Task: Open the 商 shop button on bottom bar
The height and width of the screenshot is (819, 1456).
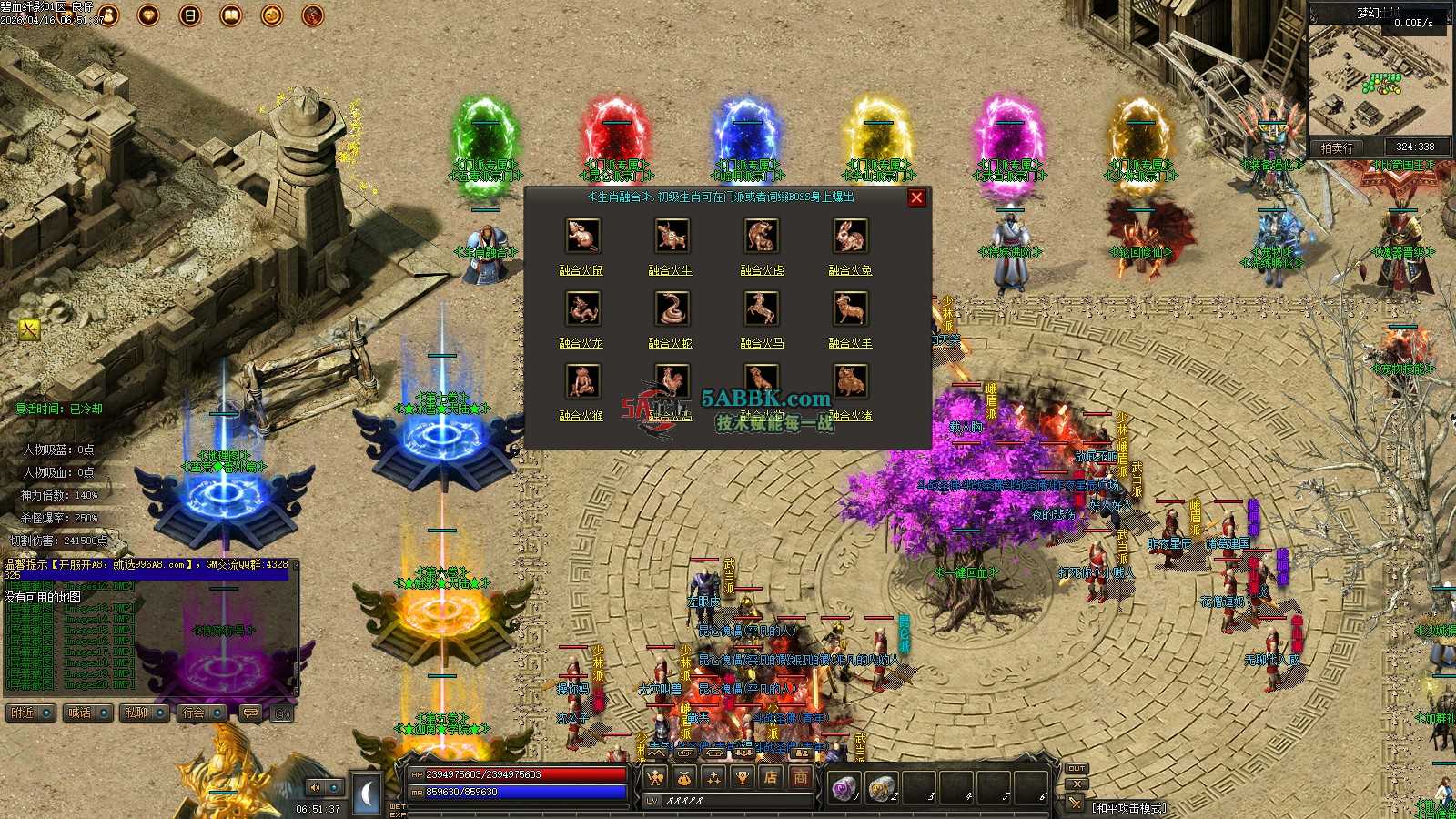Action: [800, 777]
